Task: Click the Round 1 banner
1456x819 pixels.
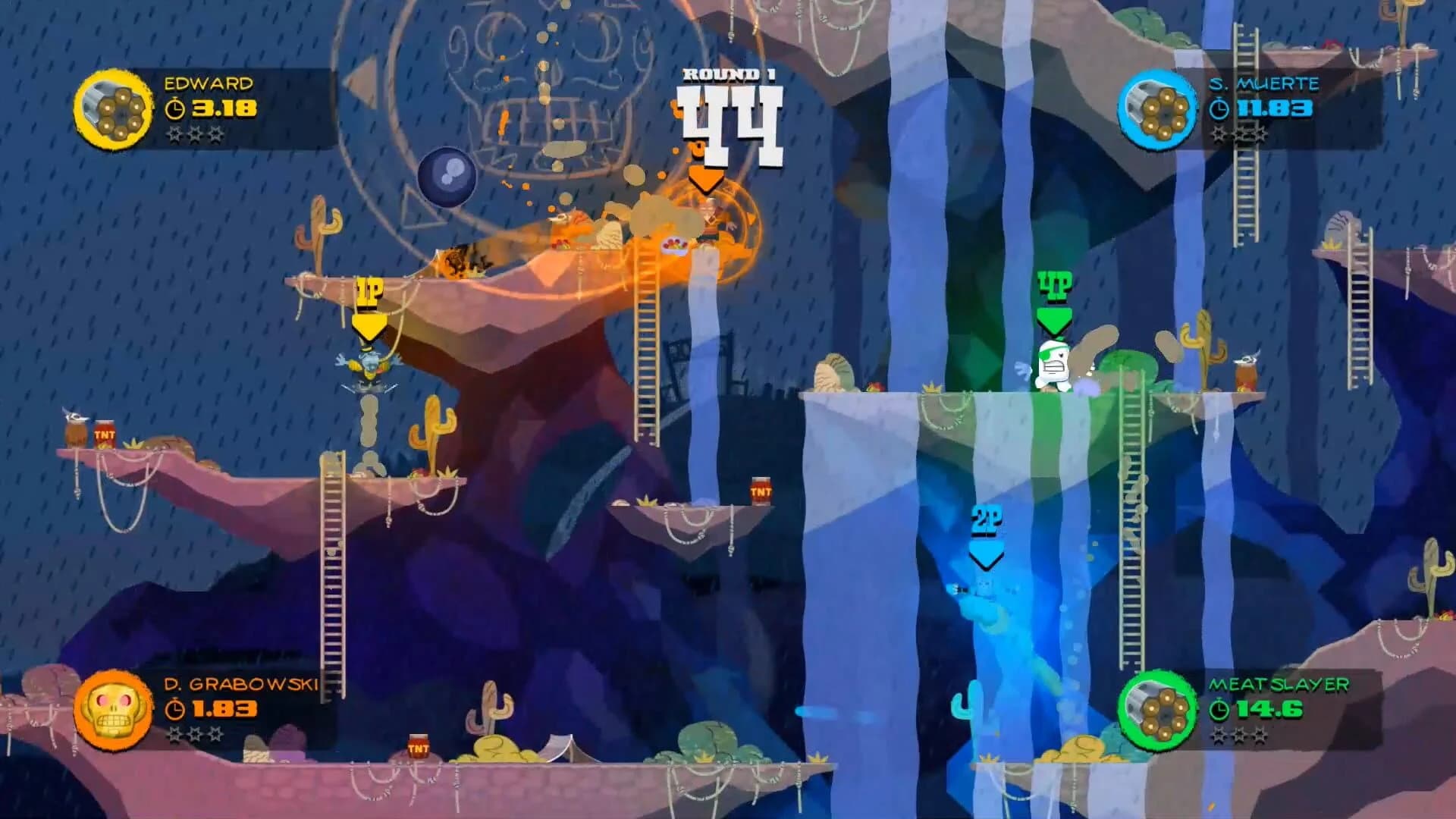Action: coord(730,74)
